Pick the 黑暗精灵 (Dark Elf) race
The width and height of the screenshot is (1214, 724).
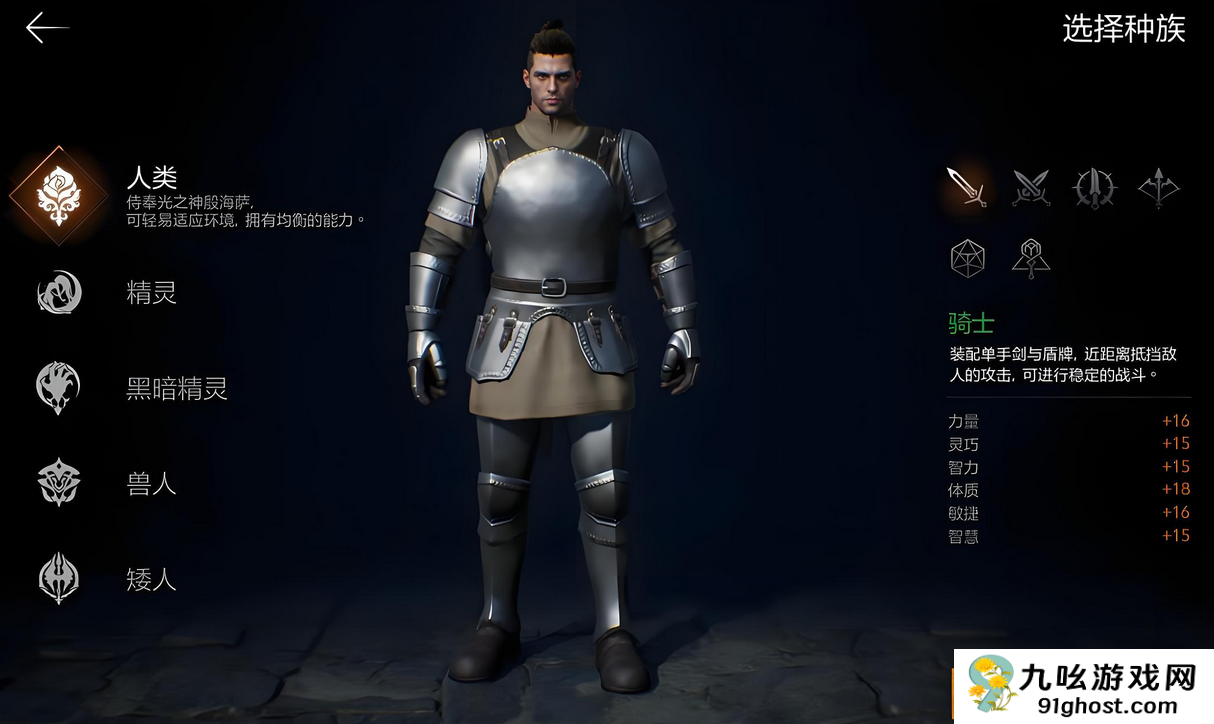tap(59, 388)
